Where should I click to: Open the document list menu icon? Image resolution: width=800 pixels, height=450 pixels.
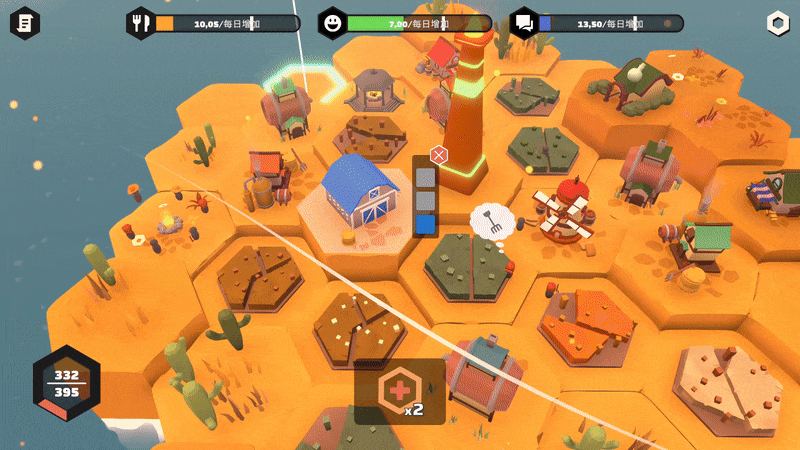pos(27,22)
